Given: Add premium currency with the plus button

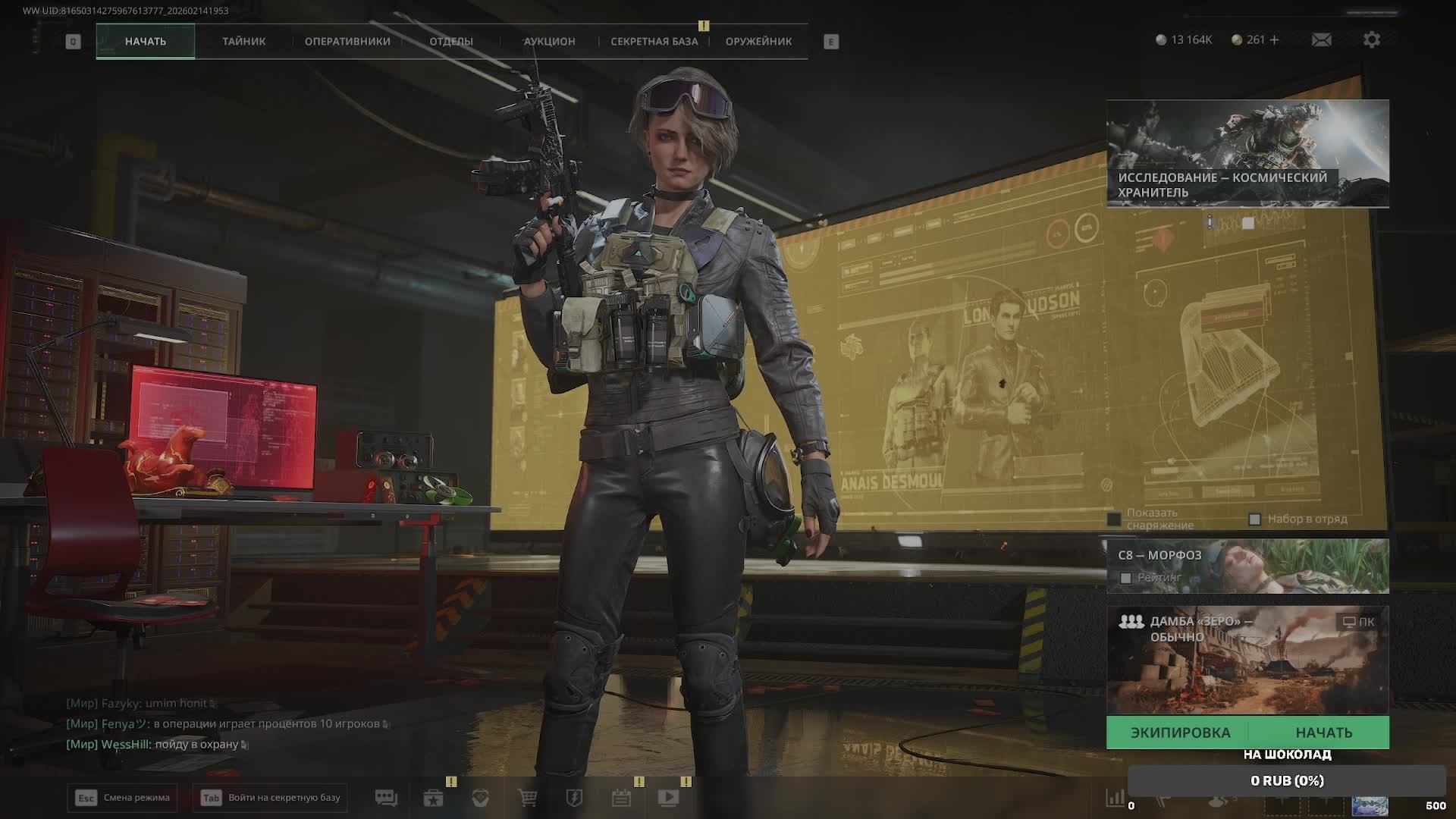Looking at the screenshot, I should coord(1274,39).
